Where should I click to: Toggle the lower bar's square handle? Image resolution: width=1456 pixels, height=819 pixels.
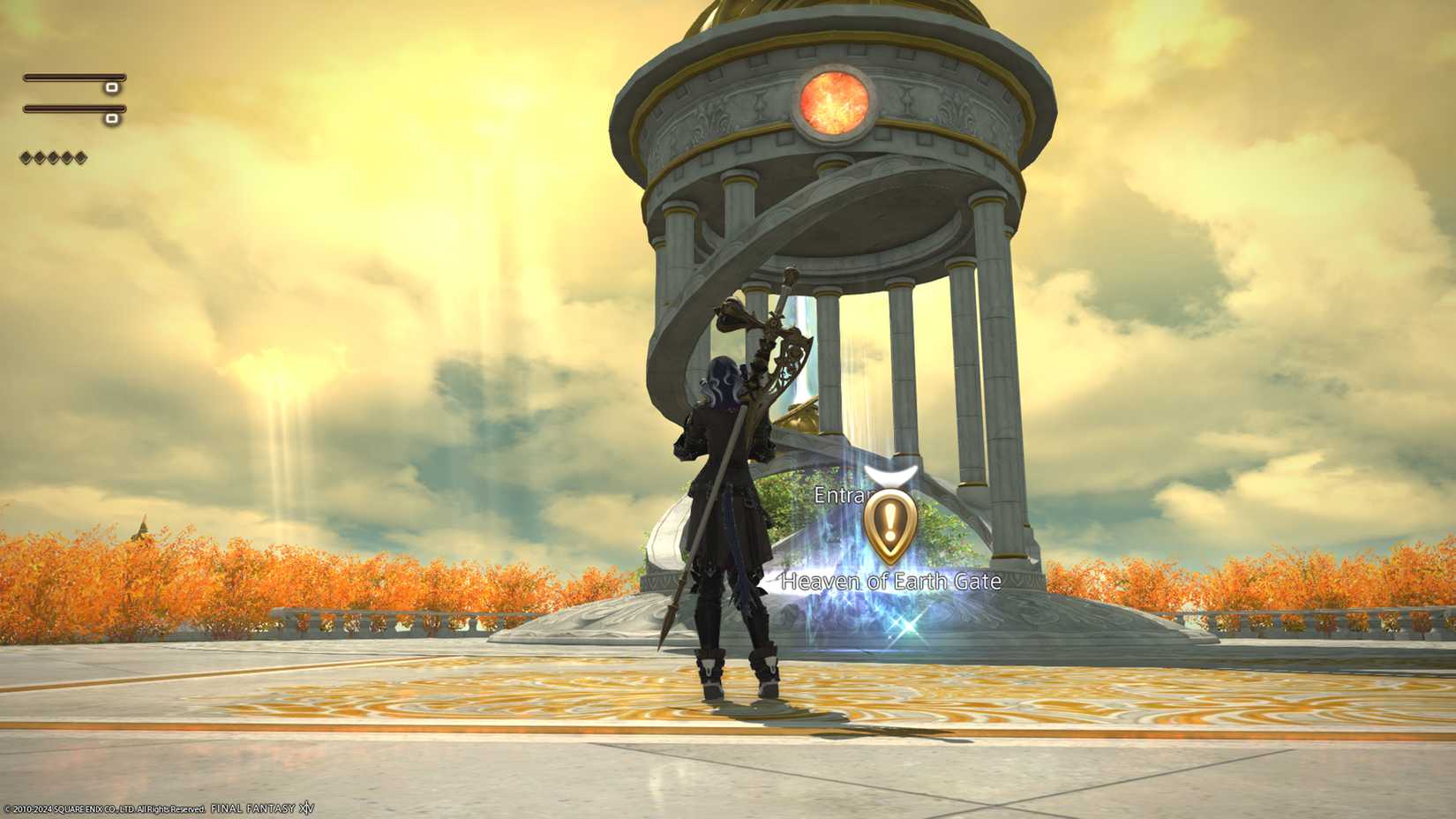[110, 117]
